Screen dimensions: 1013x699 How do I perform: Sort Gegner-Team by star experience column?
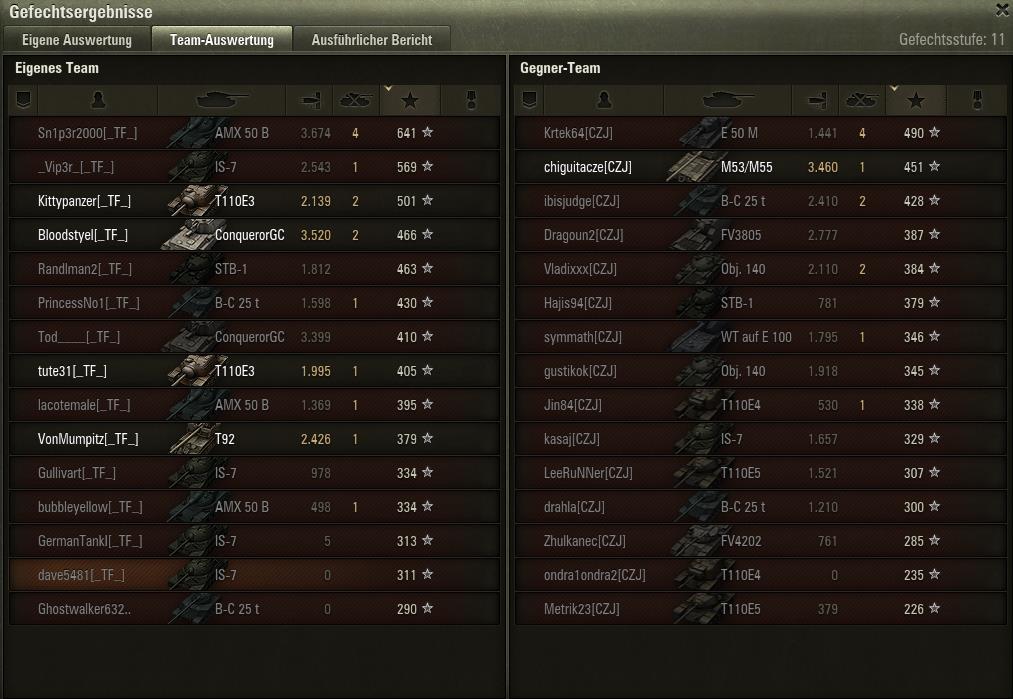[x=915, y=100]
